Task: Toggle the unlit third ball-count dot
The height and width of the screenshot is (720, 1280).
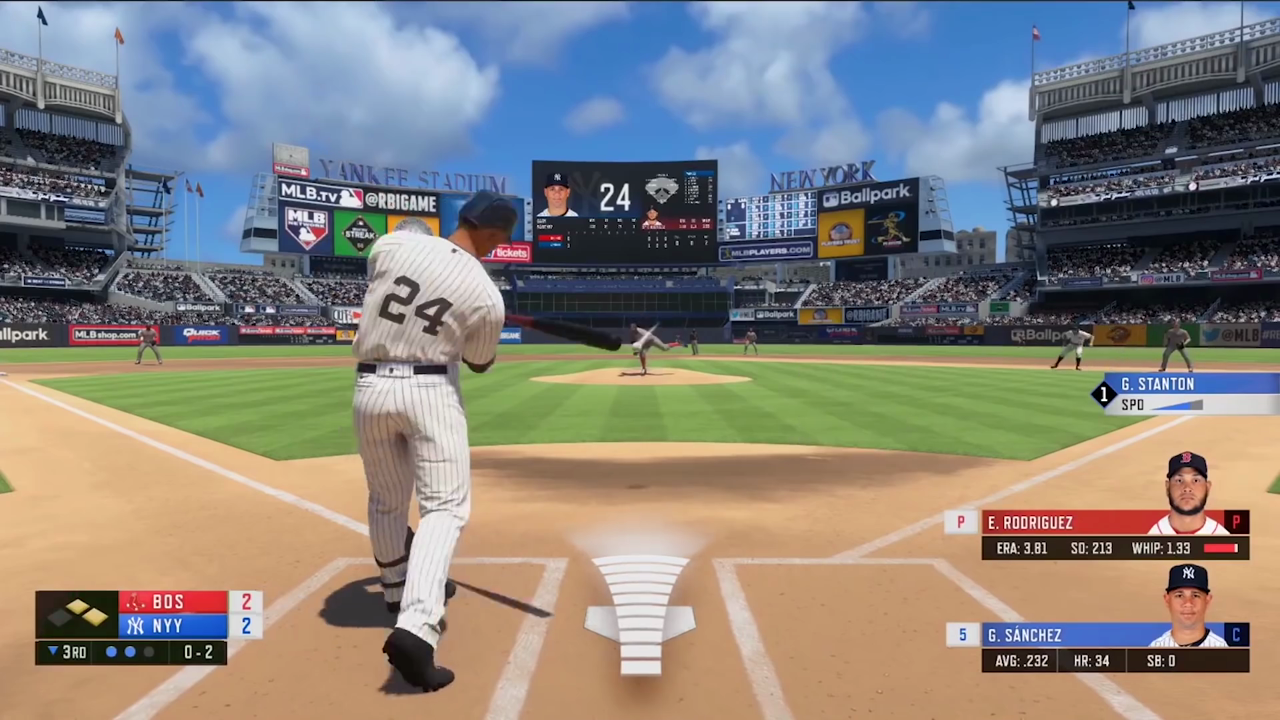Action: [148, 652]
